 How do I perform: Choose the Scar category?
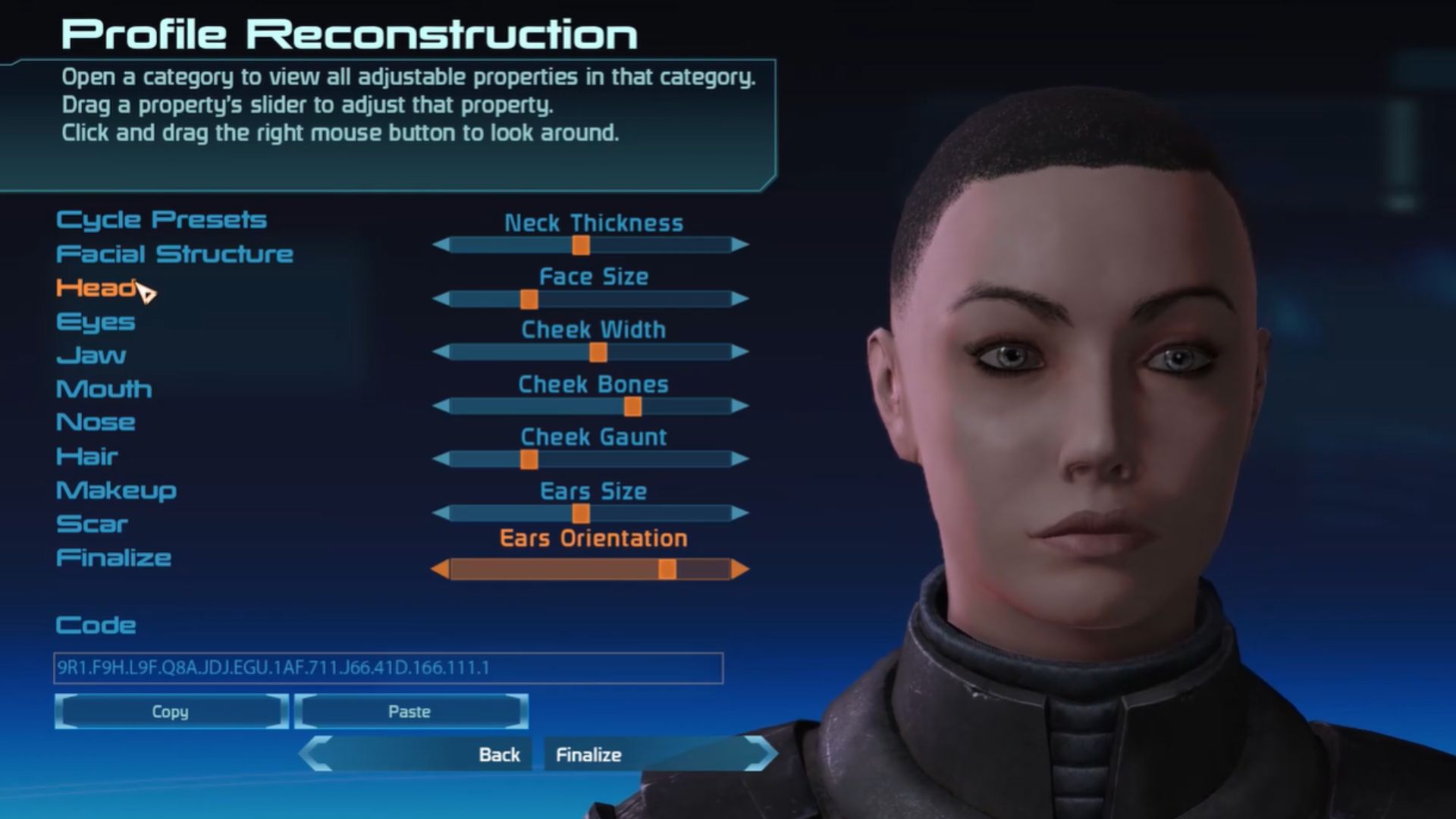pos(92,524)
